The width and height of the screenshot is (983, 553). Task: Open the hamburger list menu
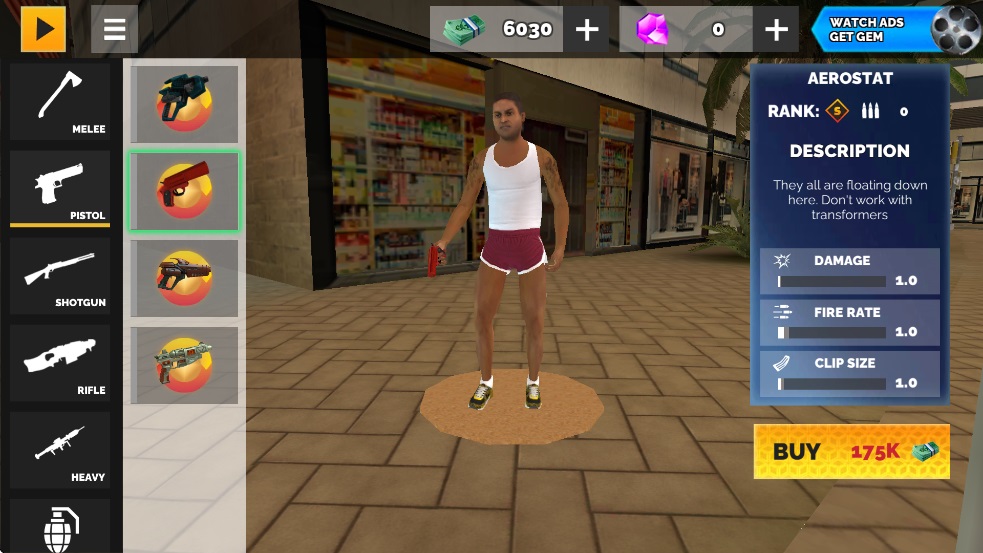point(114,29)
